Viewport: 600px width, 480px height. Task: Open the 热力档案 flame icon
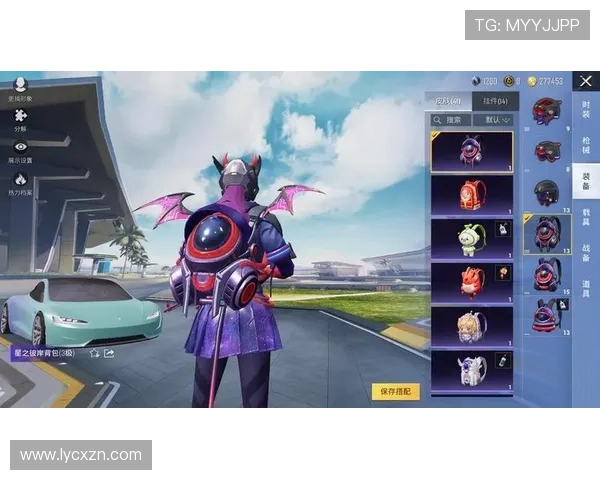point(20,183)
